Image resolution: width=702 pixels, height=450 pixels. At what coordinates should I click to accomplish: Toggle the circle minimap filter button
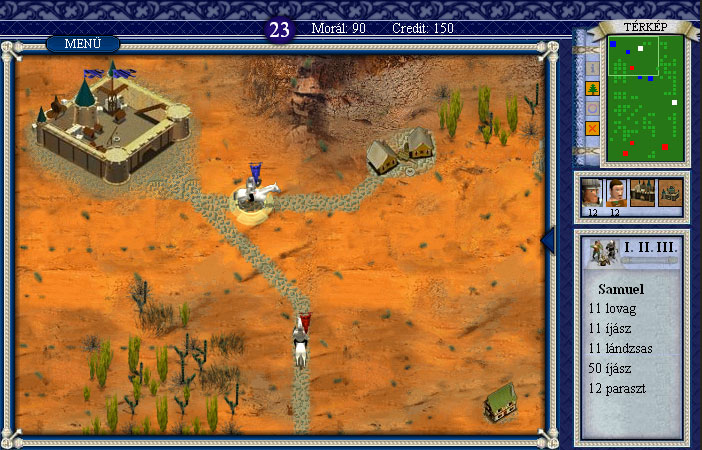click(x=591, y=108)
